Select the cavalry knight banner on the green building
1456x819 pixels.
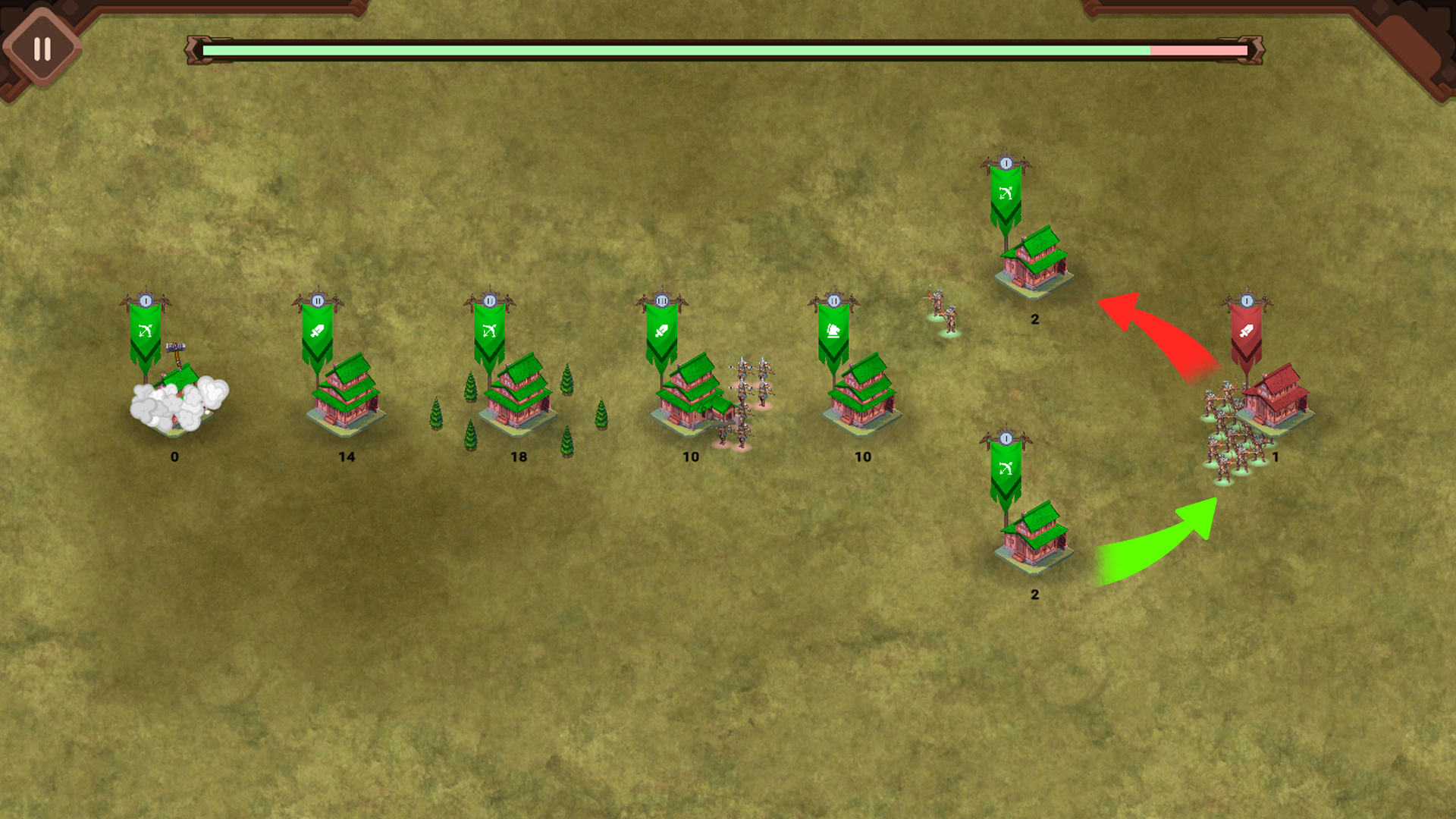(833, 331)
